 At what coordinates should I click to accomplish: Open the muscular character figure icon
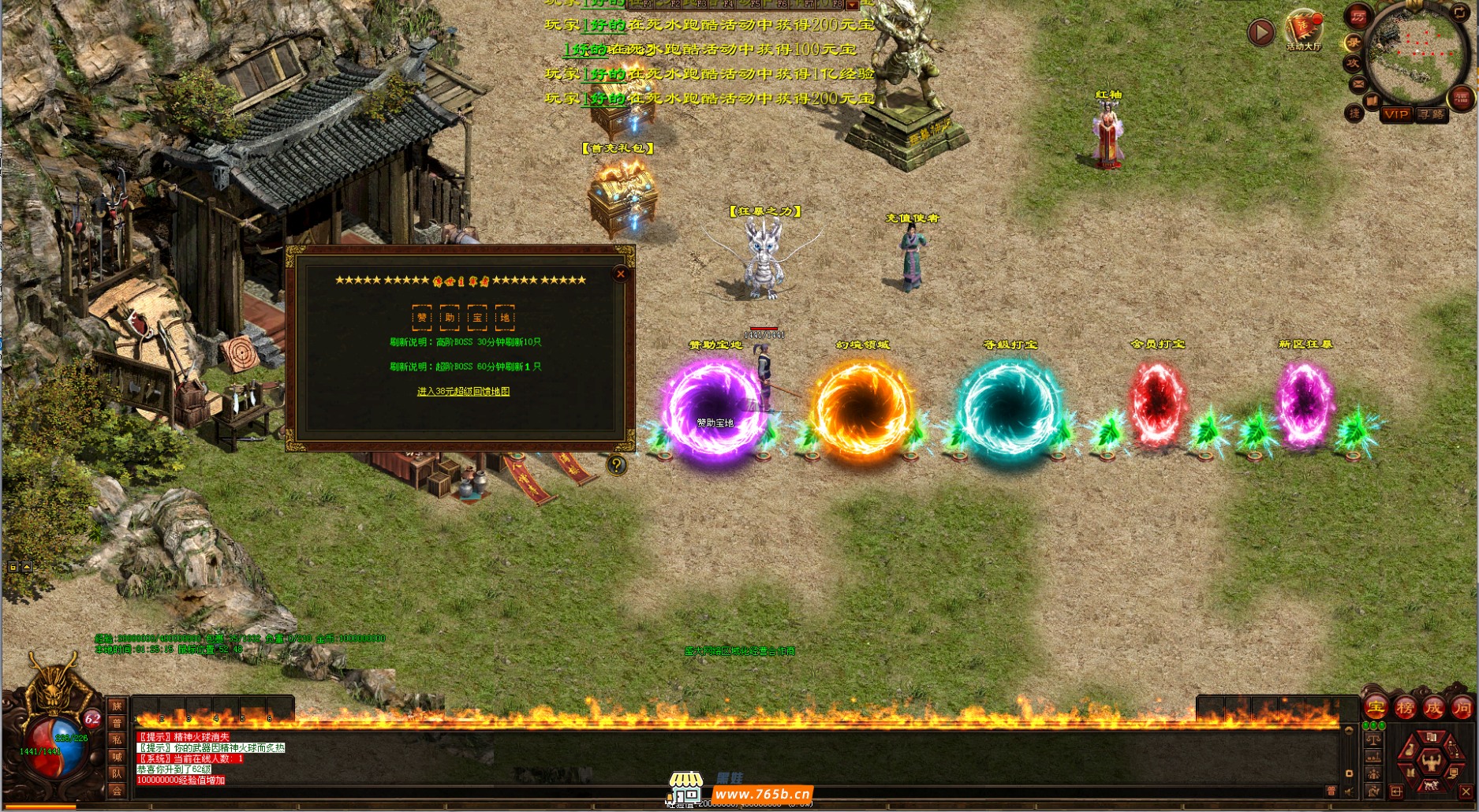click(x=1431, y=762)
